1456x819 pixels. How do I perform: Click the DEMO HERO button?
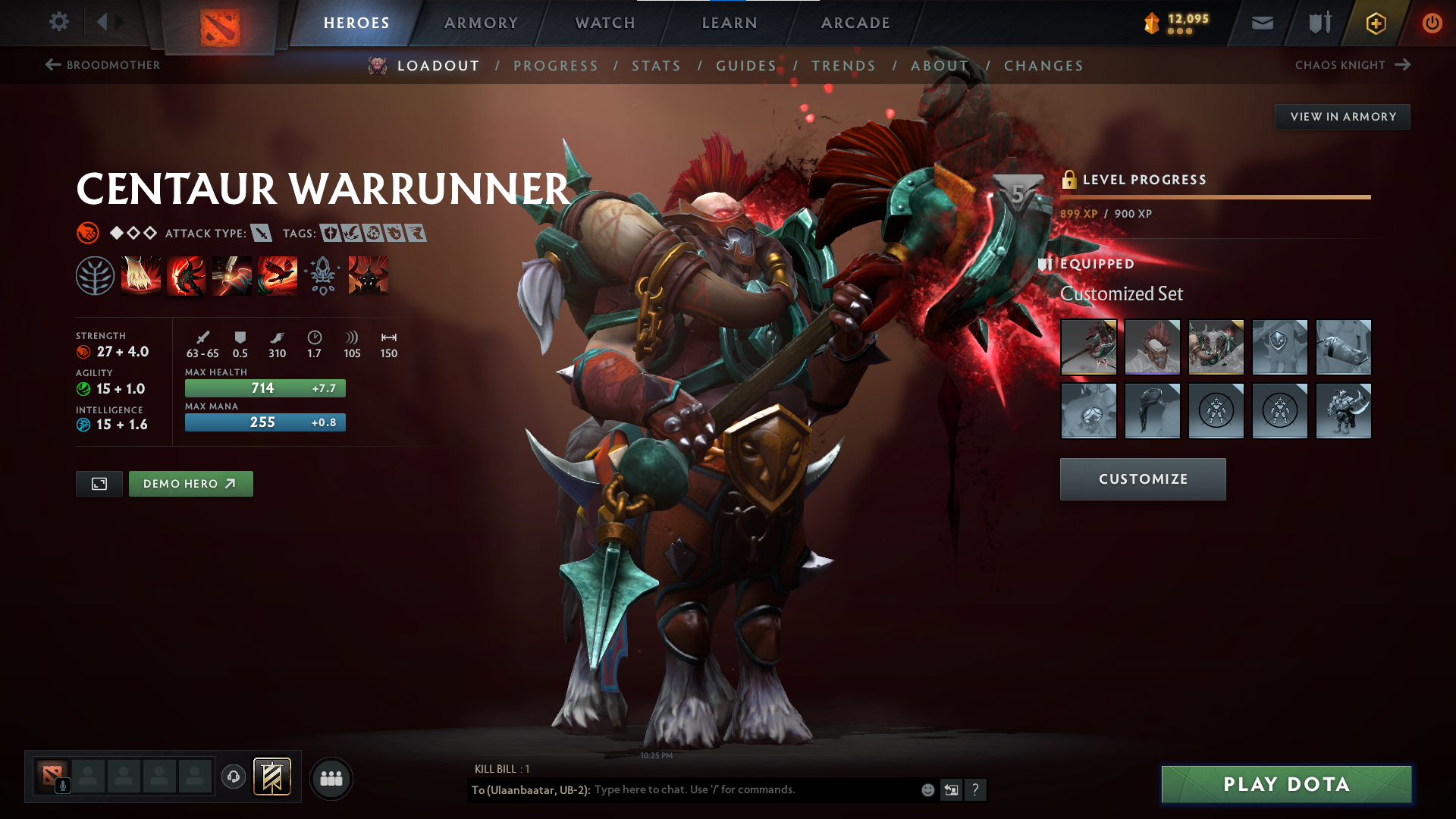(190, 483)
